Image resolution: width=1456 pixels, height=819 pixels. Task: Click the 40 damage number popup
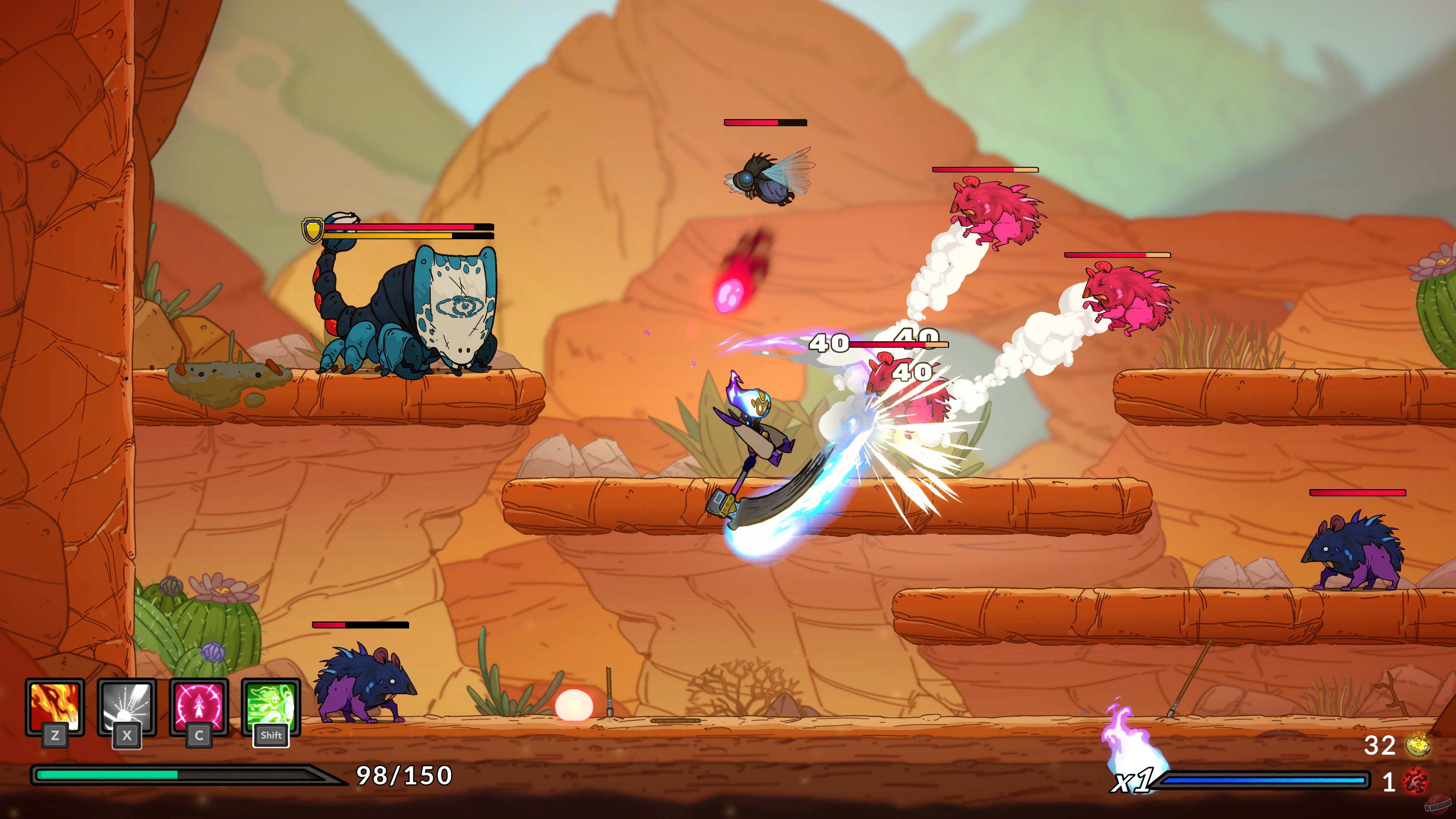[x=830, y=342]
